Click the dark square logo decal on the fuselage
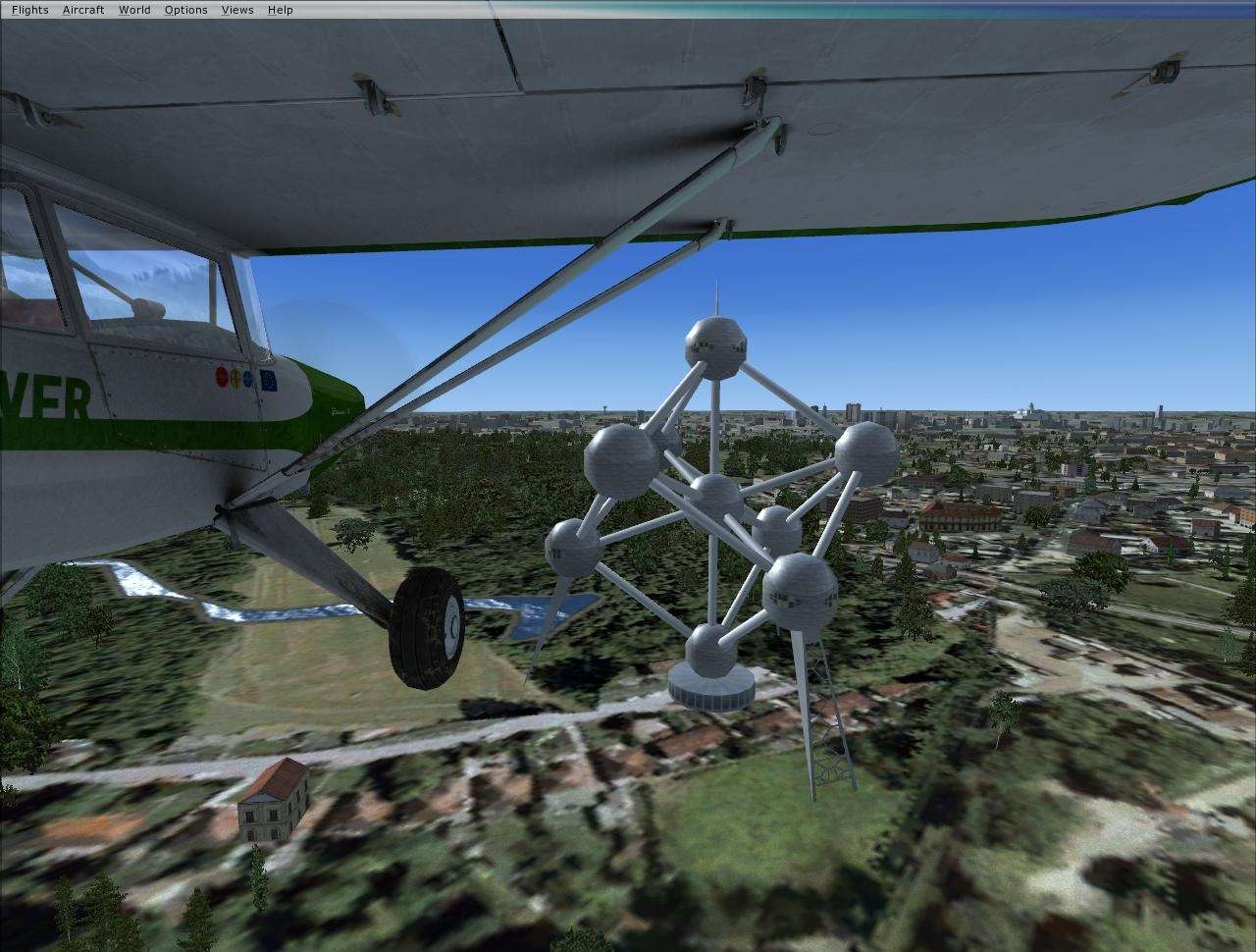Image resolution: width=1256 pixels, height=952 pixels. click(268, 378)
